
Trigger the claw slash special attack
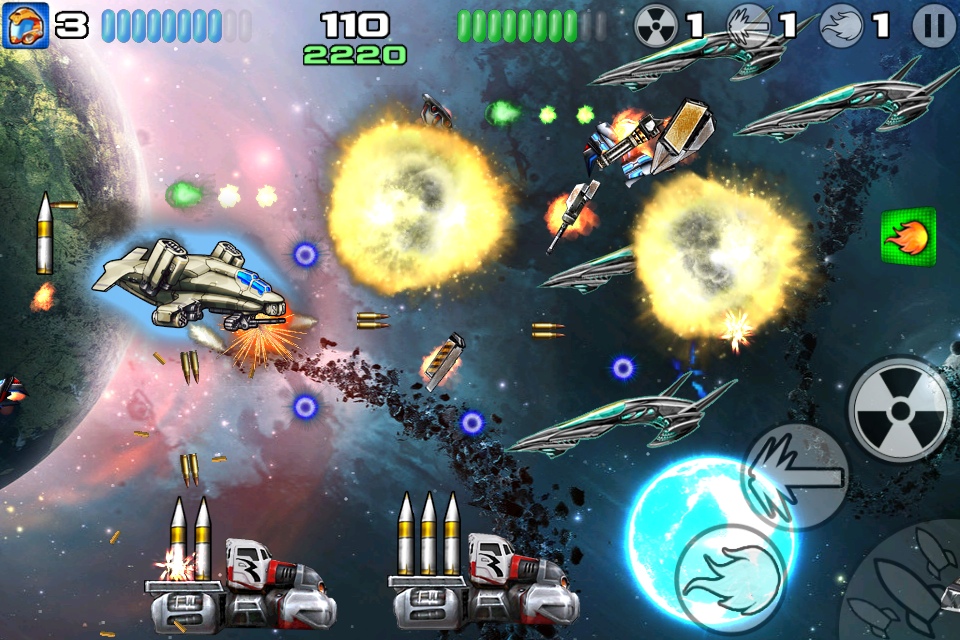click(x=797, y=477)
